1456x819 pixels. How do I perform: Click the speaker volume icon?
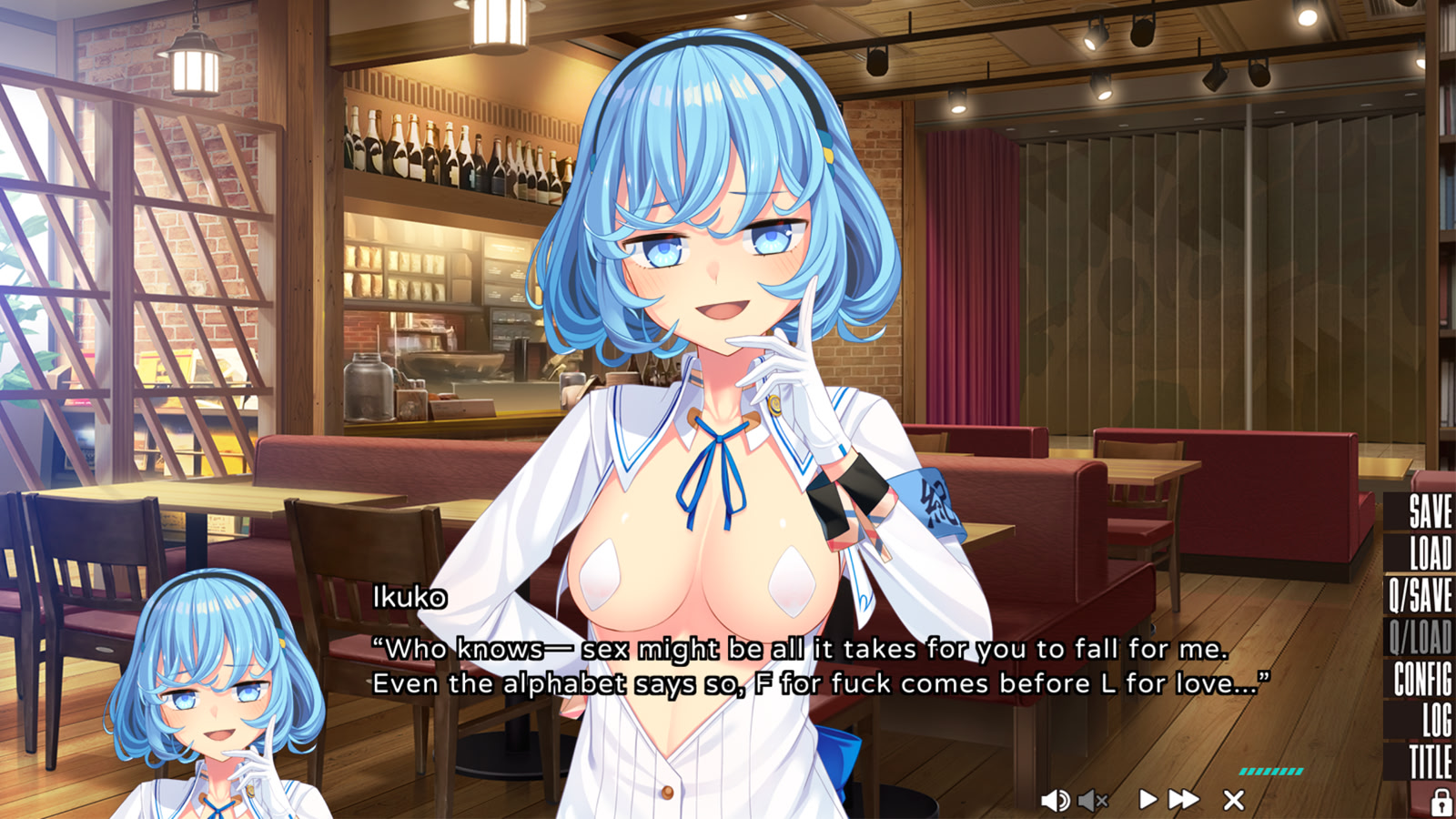(x=1055, y=801)
